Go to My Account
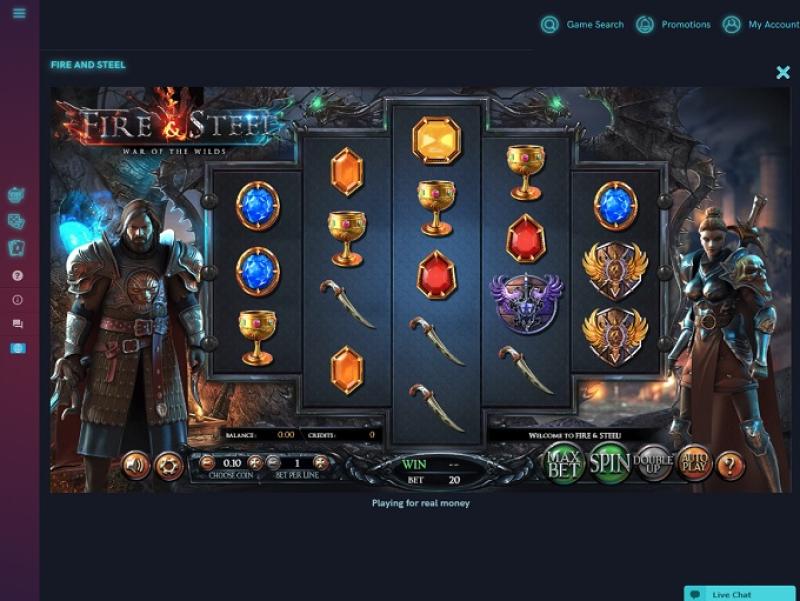The height and width of the screenshot is (601, 800). click(x=761, y=25)
